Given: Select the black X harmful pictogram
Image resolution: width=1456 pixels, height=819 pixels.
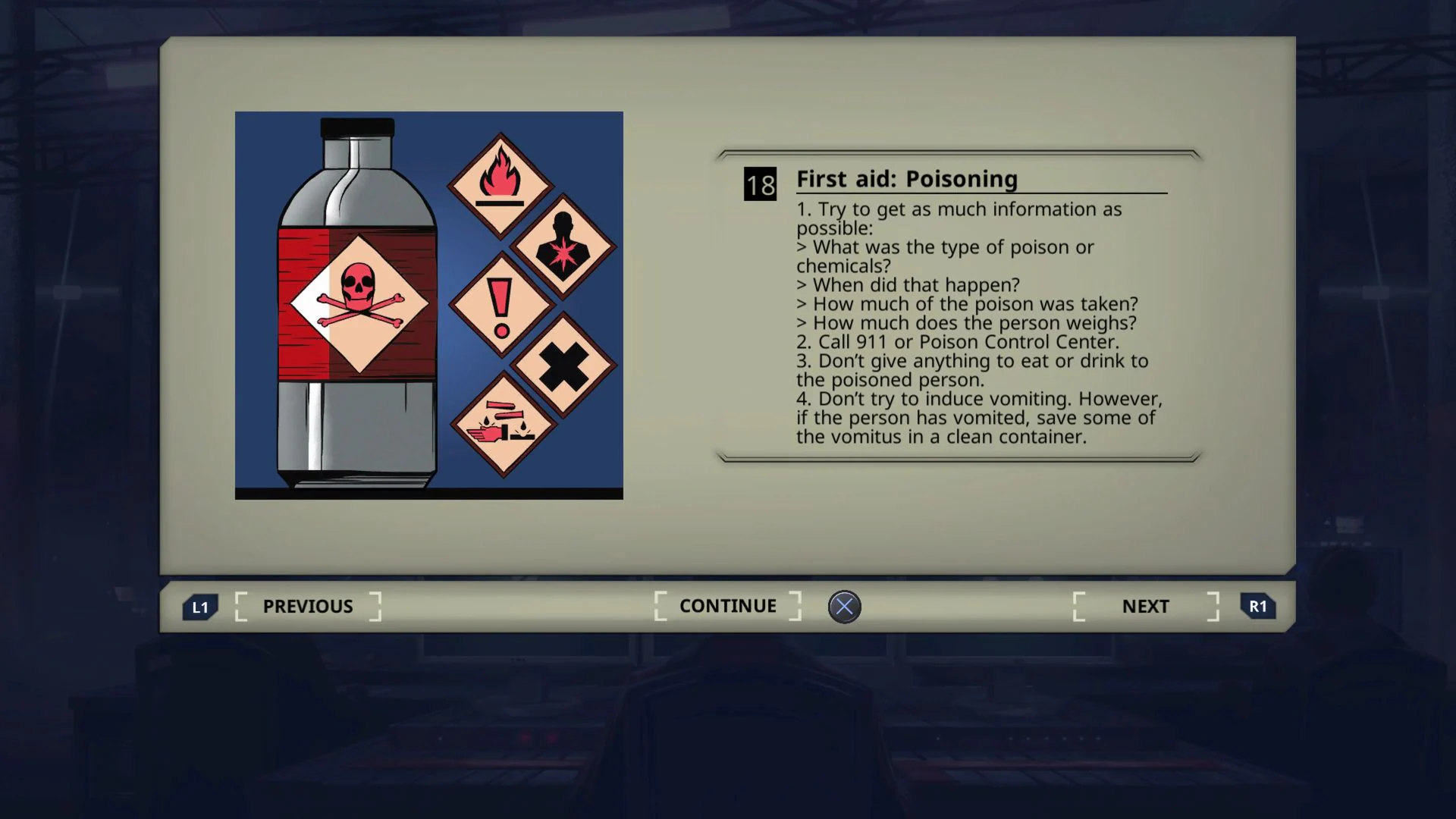Looking at the screenshot, I should [x=563, y=367].
